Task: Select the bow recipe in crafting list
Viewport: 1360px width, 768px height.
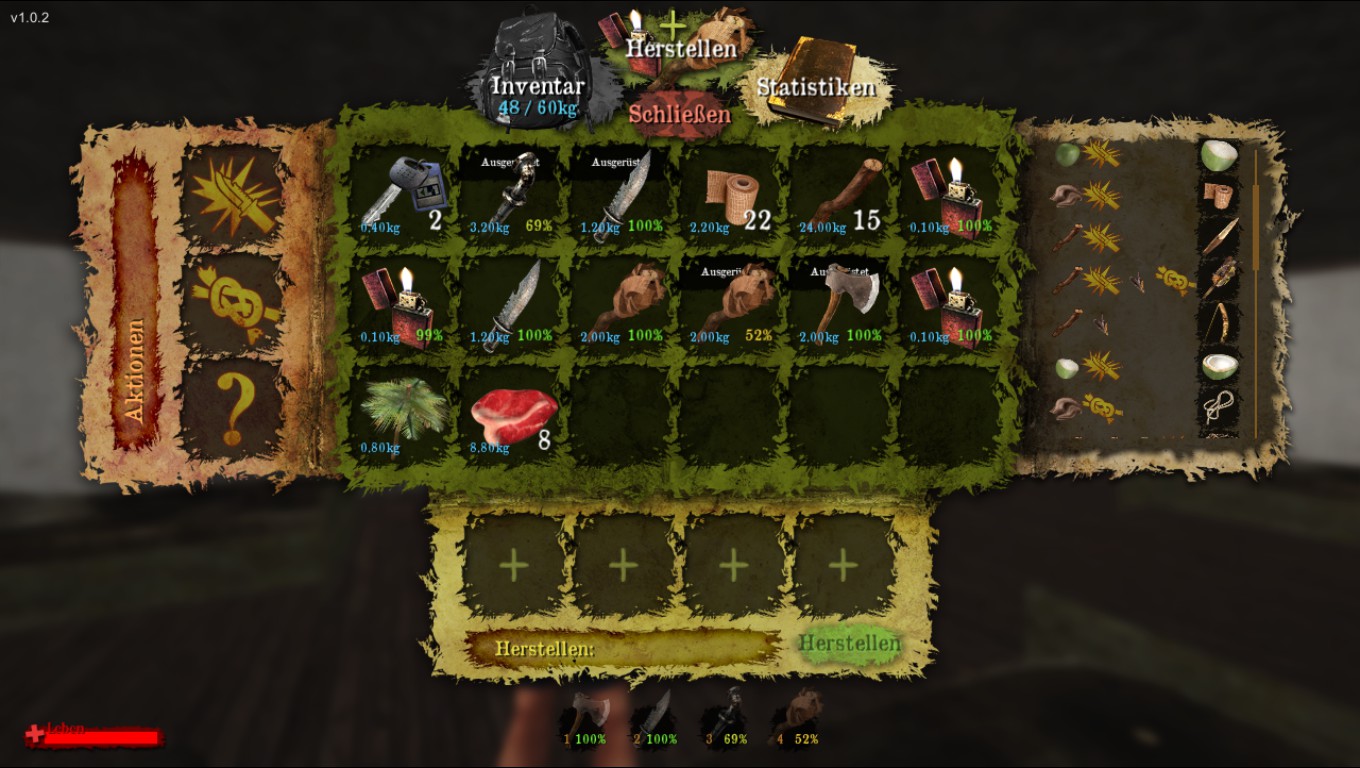Action: click(1220, 321)
